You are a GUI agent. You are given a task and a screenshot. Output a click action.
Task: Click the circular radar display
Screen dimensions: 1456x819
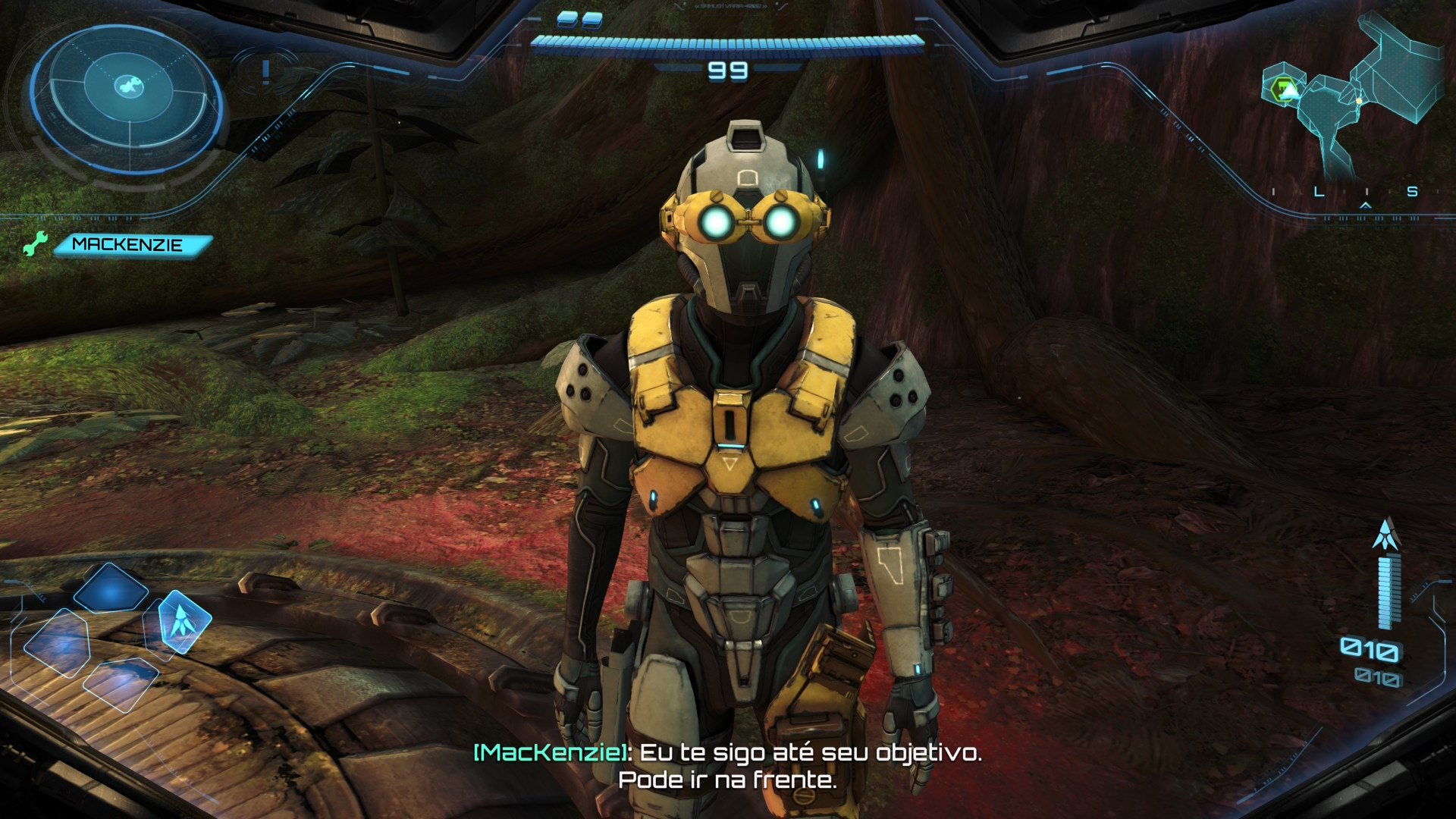pyautogui.click(x=127, y=97)
